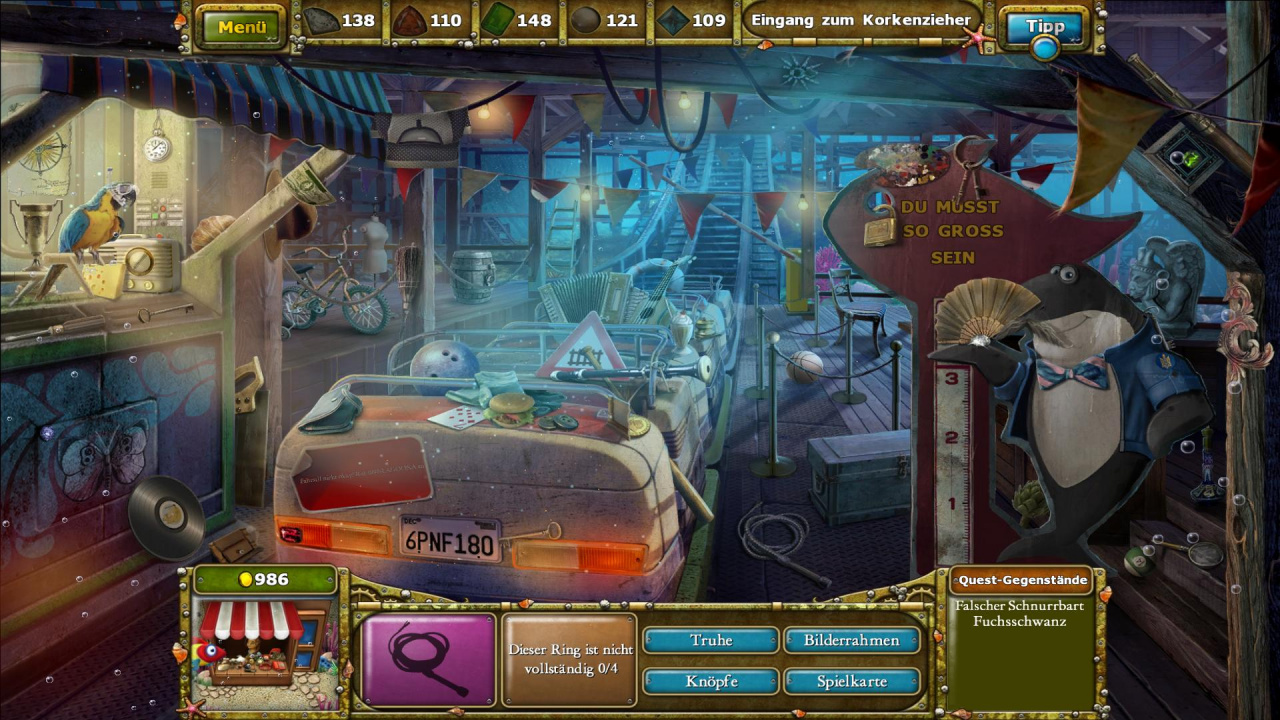Click the teal diamond resource icon
This screenshot has height=720, width=1280.
coord(672,20)
